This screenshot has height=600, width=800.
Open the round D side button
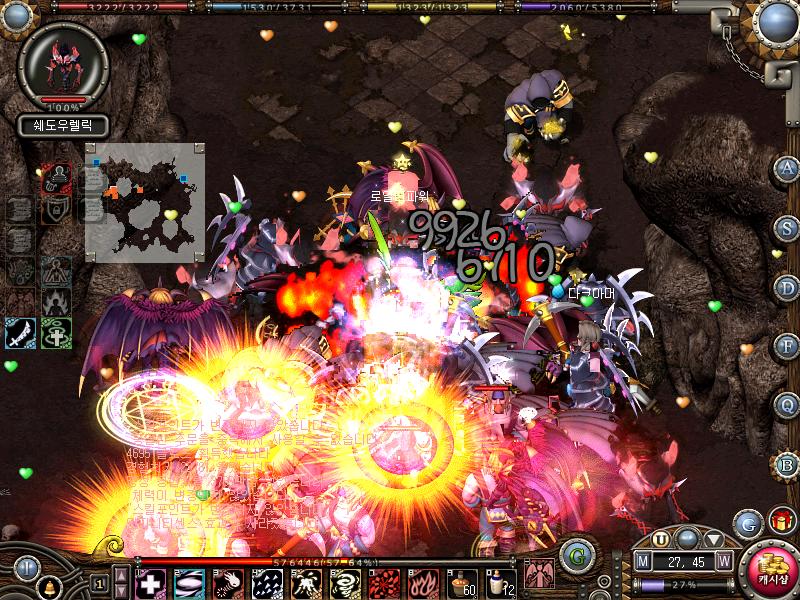tap(787, 287)
